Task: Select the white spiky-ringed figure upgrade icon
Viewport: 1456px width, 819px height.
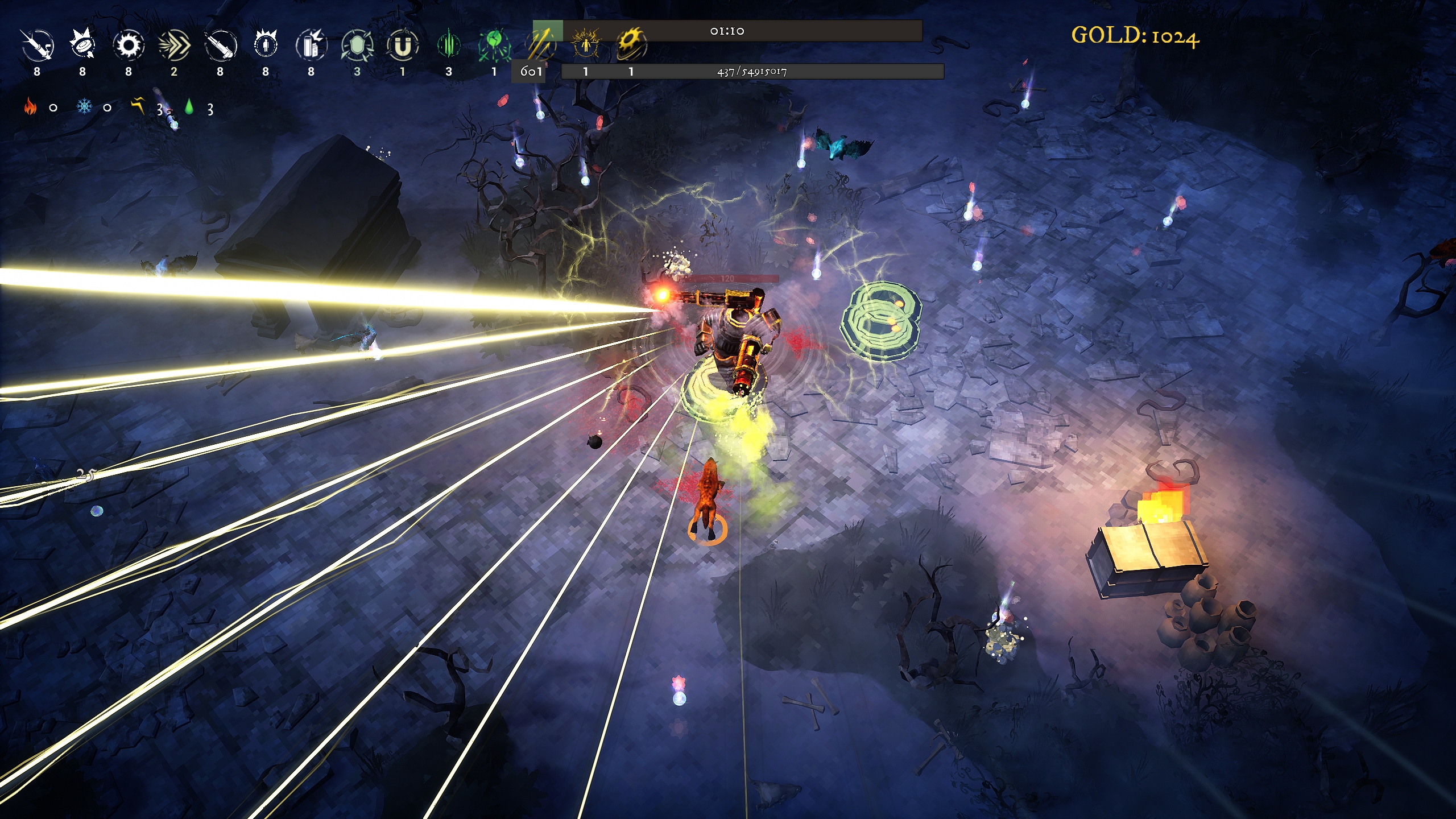Action: point(266,45)
